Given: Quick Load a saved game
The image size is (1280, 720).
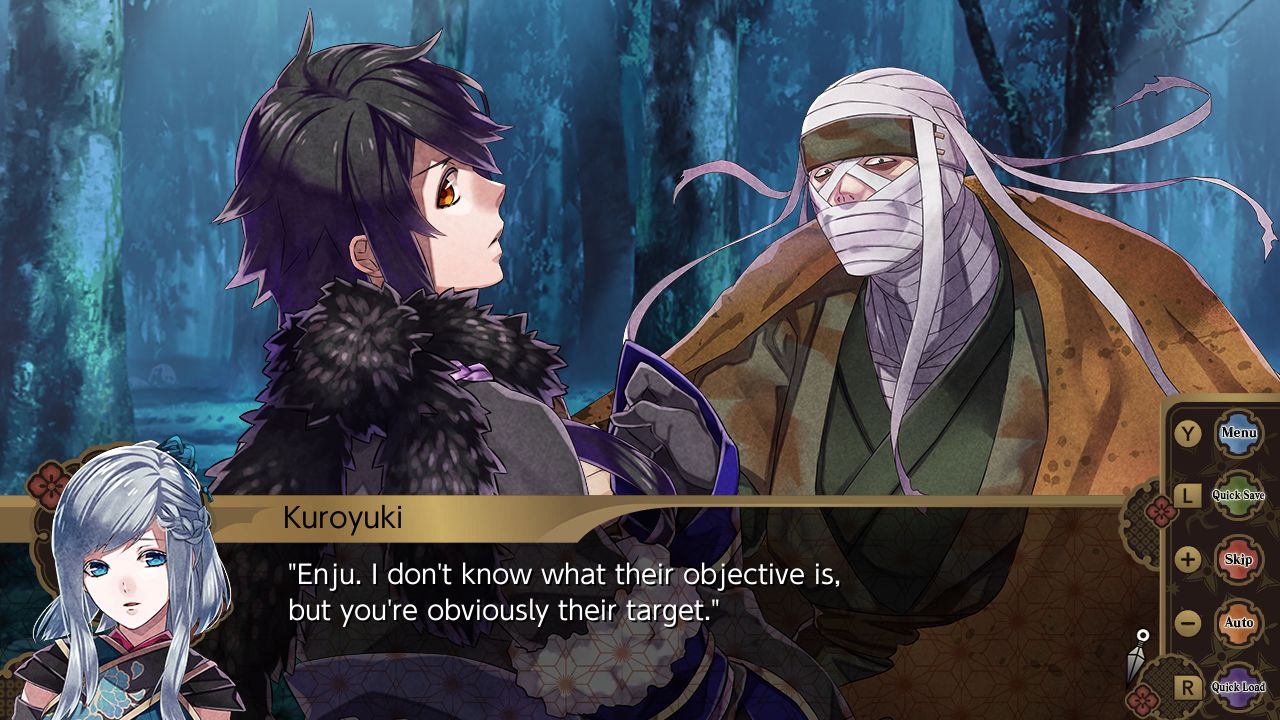Looking at the screenshot, I should point(1240,688).
